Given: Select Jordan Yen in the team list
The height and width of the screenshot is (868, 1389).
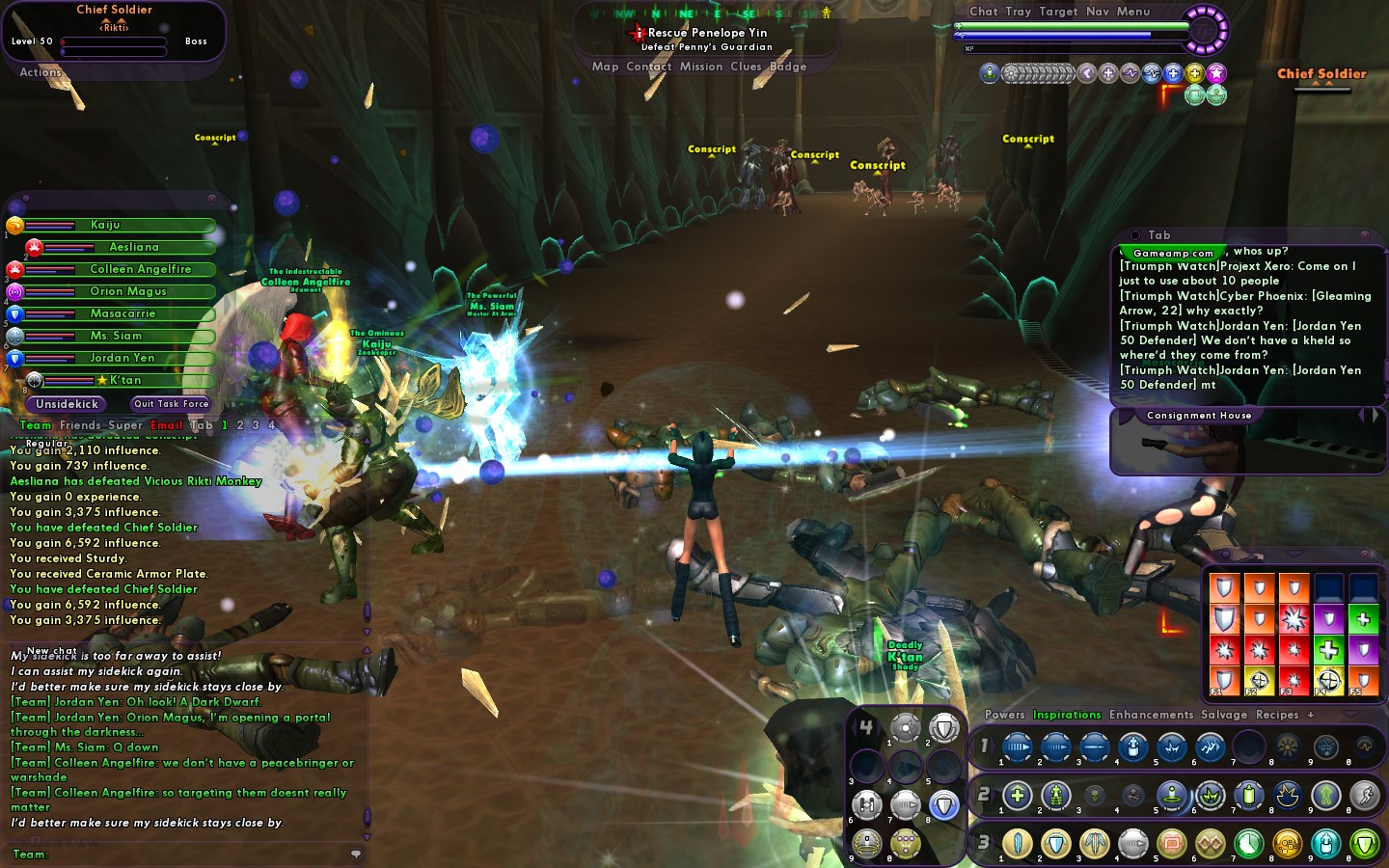Looking at the screenshot, I should point(123,358).
